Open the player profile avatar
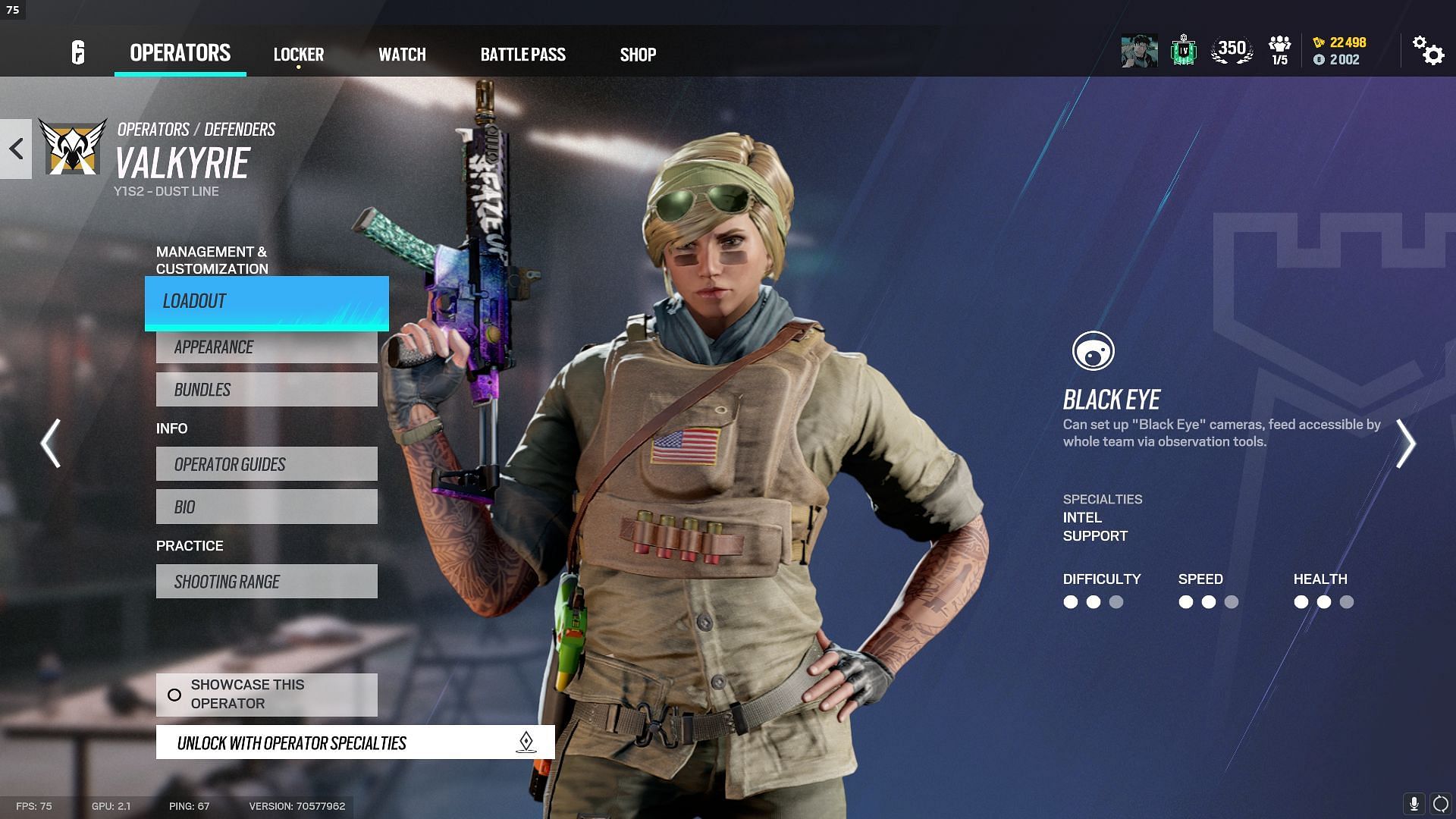1456x819 pixels. [x=1139, y=52]
